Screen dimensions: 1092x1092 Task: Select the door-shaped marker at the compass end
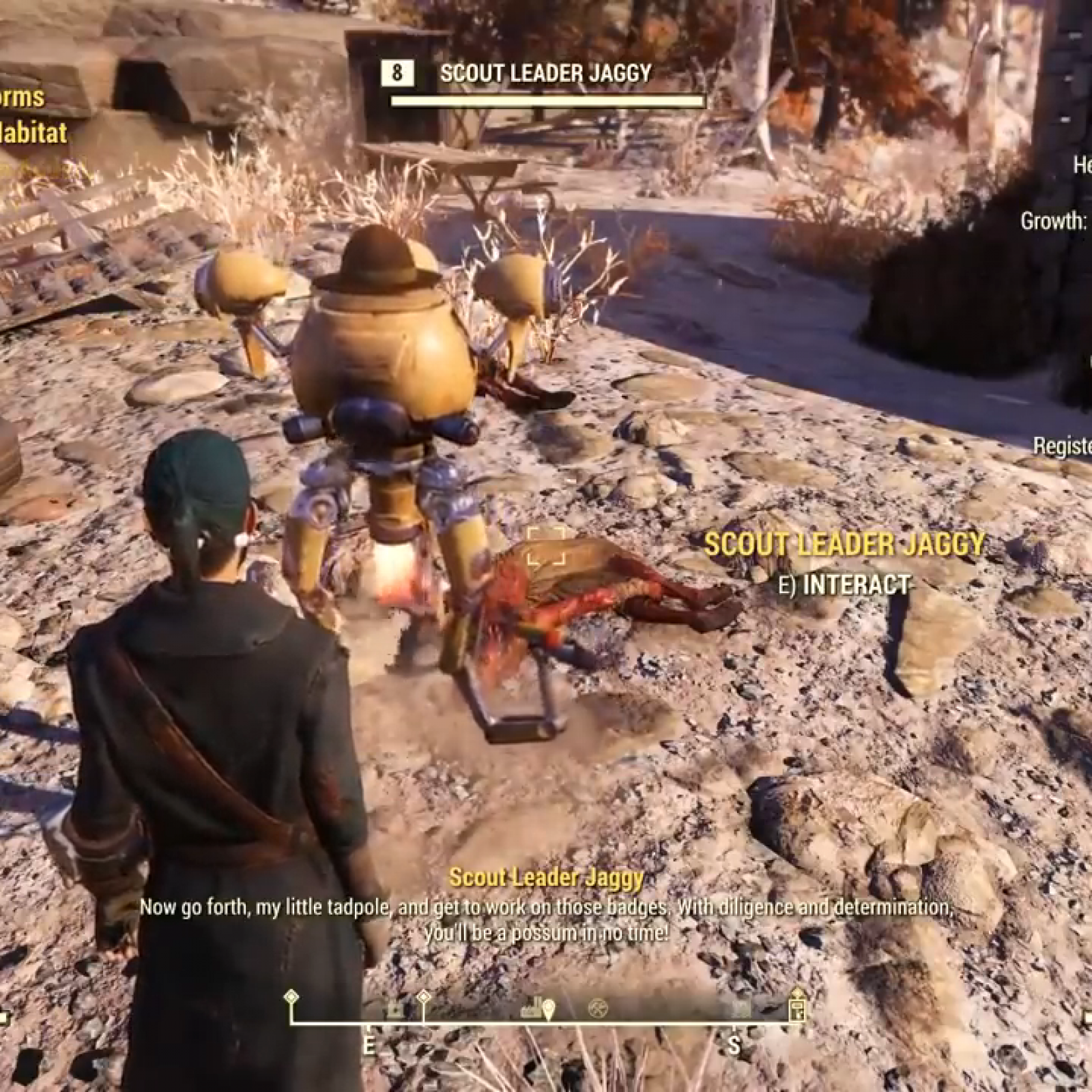click(796, 1009)
